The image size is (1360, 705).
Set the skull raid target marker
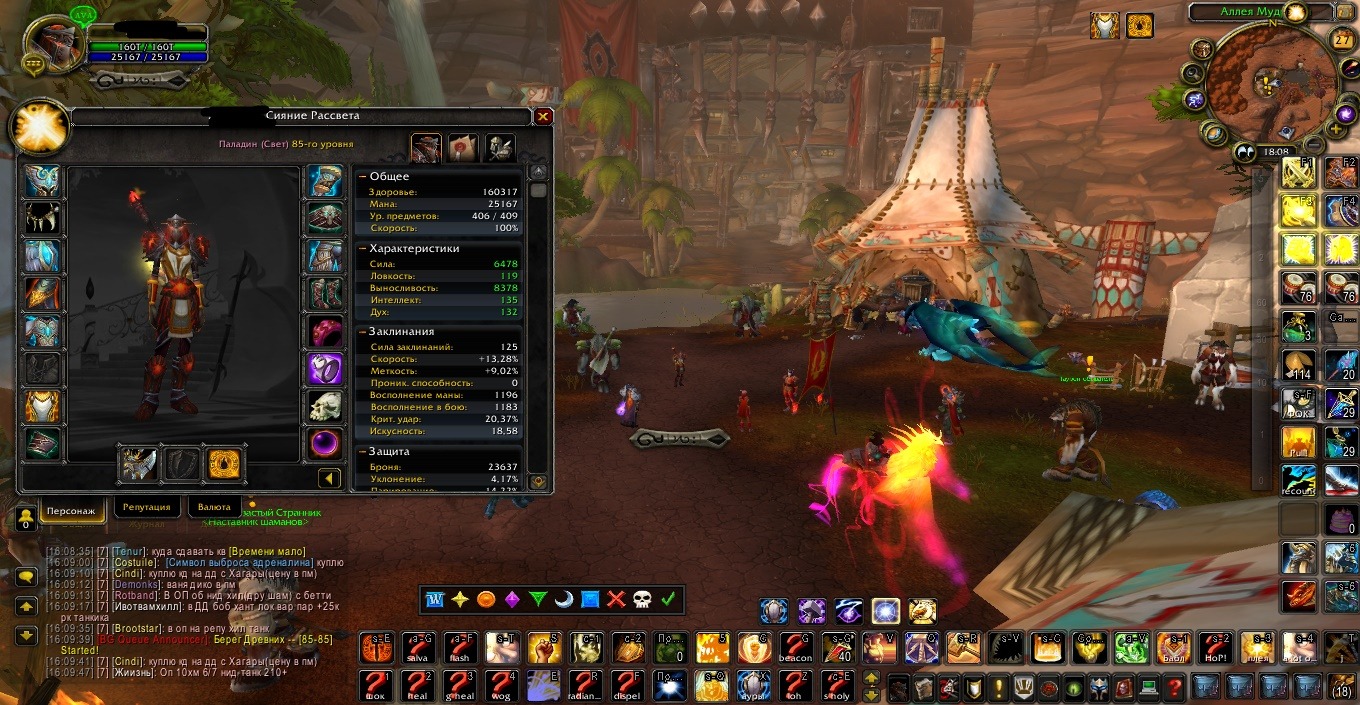click(642, 599)
